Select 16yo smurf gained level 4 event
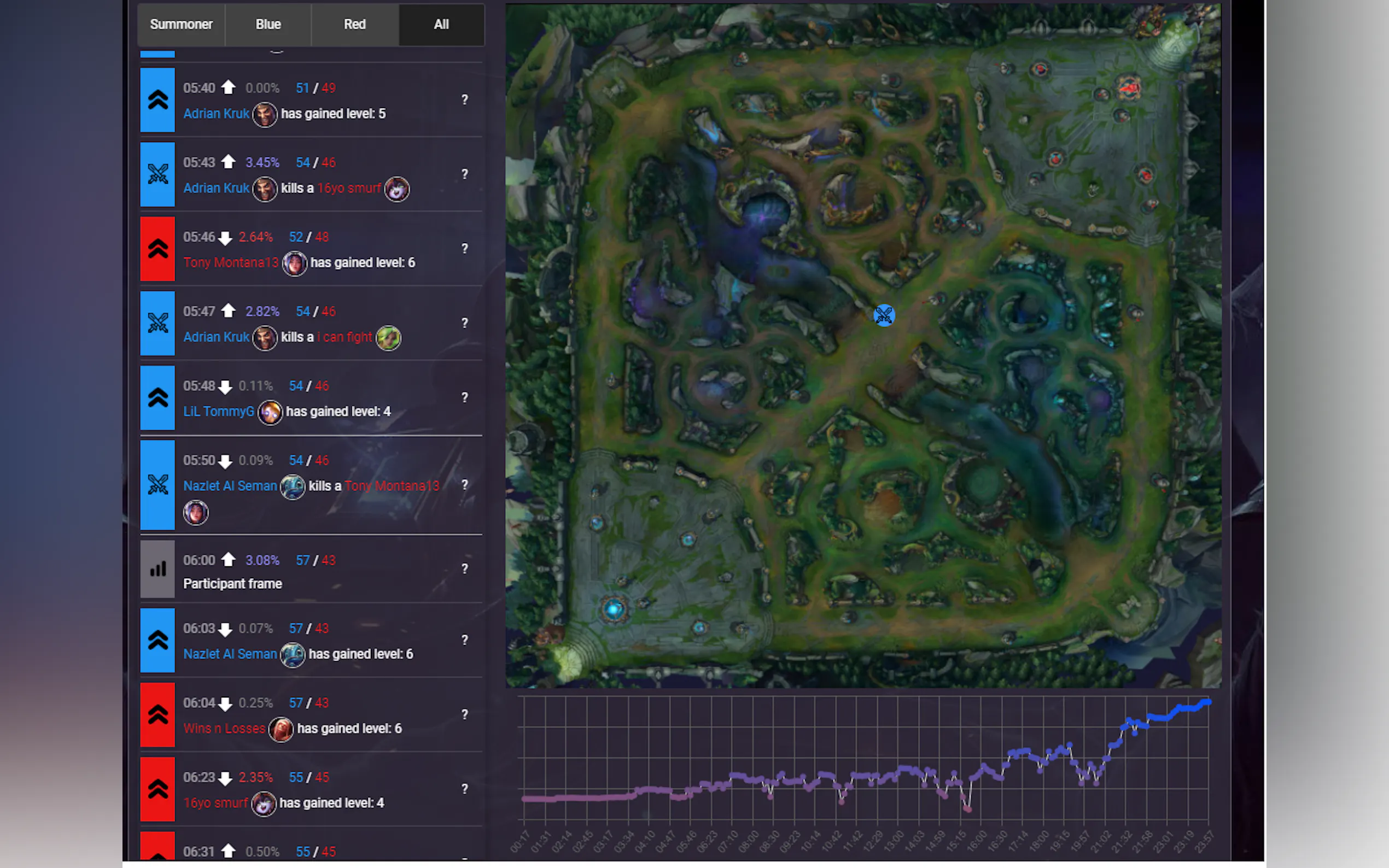The width and height of the screenshot is (1389, 868). 310,790
